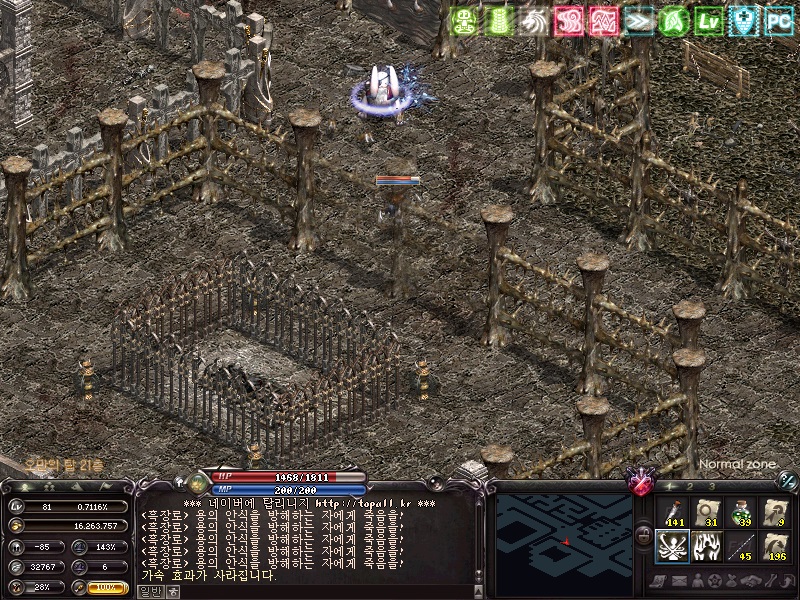The height and width of the screenshot is (600, 800).
Task: Activate the highlighted skull and crossbones skill
Action: (671, 547)
